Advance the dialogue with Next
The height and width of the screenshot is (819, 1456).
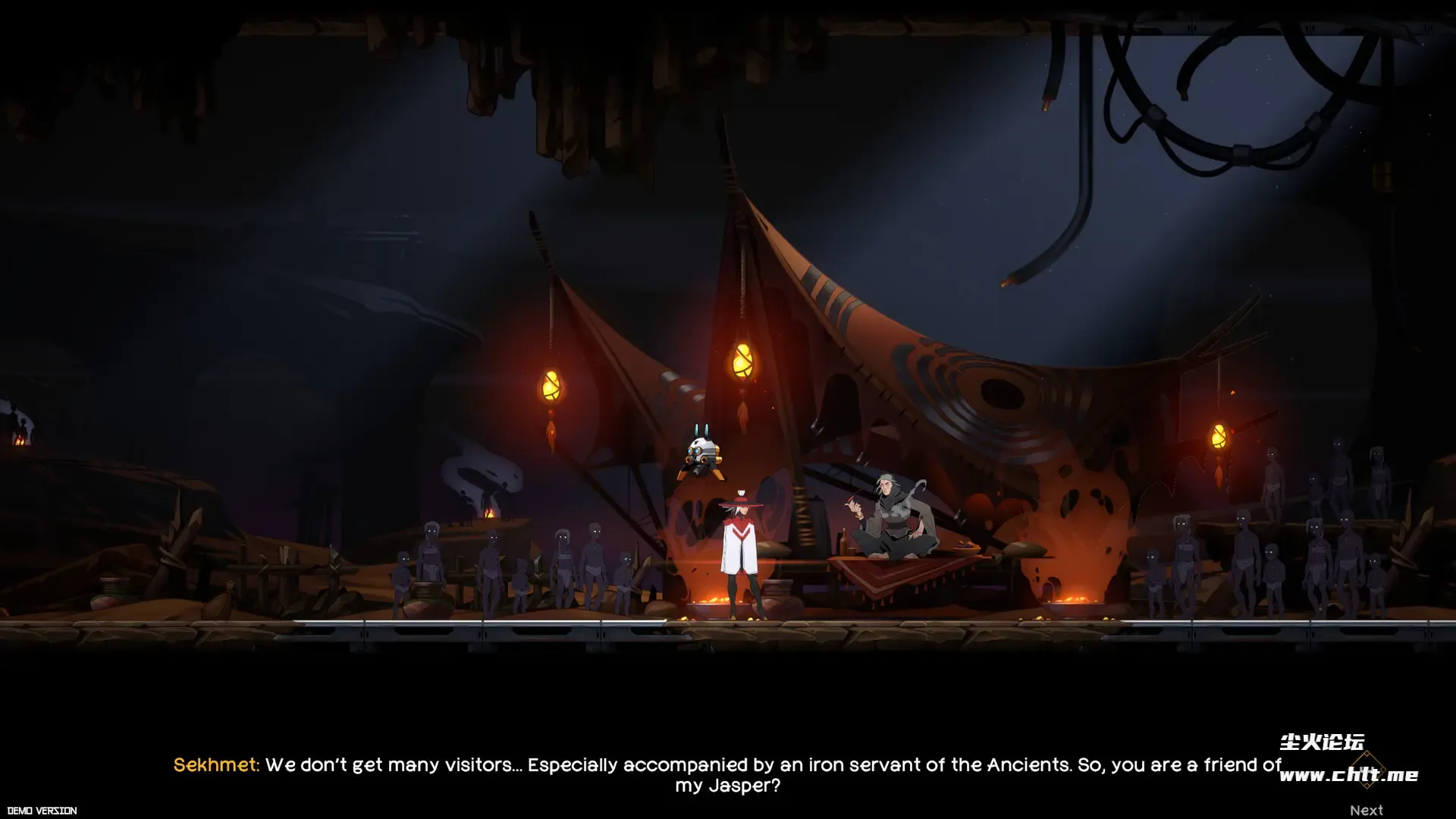coord(1366,810)
